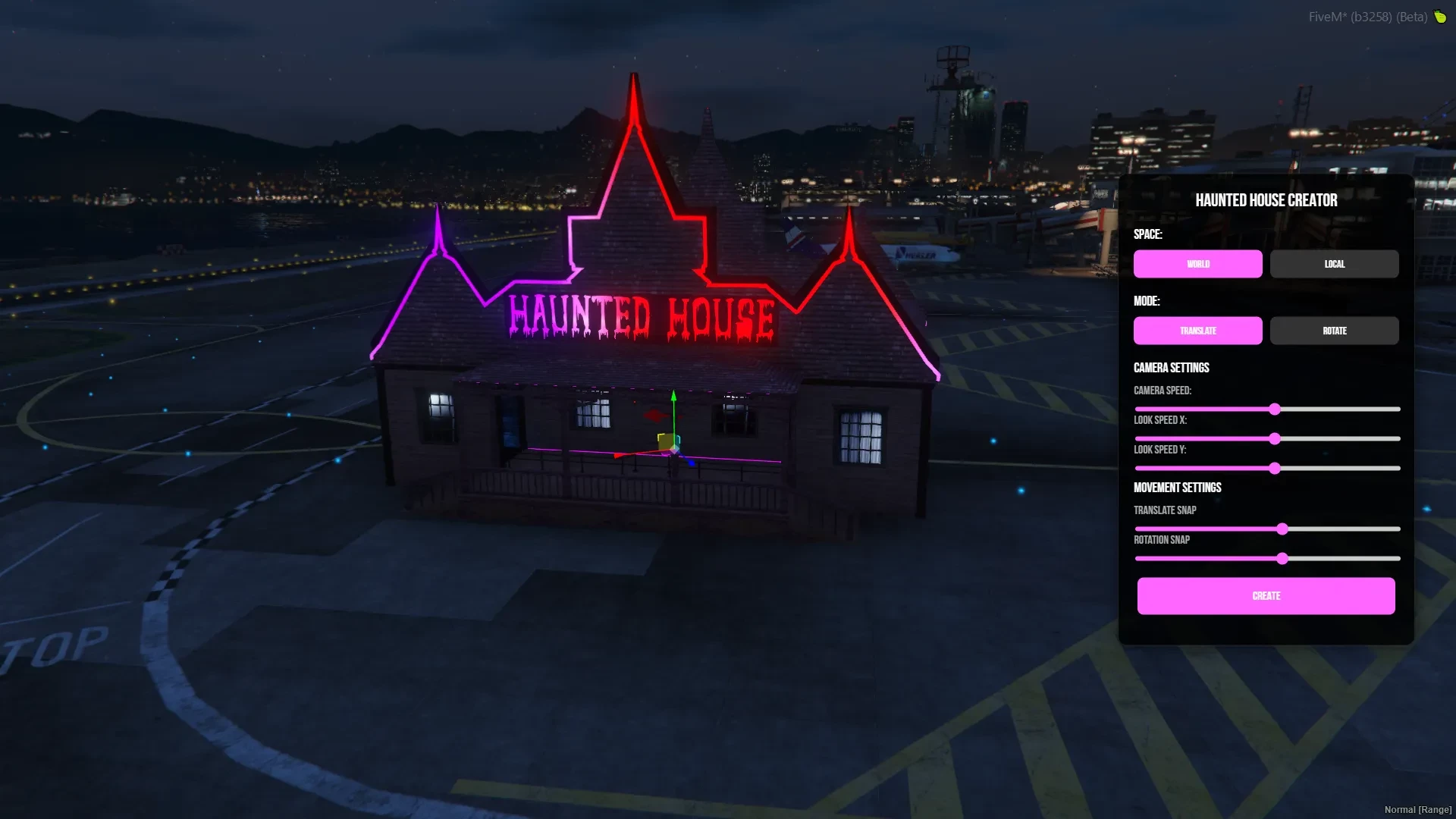The width and height of the screenshot is (1456, 819).
Task: Click the SPACE section label
Action: [1147, 234]
